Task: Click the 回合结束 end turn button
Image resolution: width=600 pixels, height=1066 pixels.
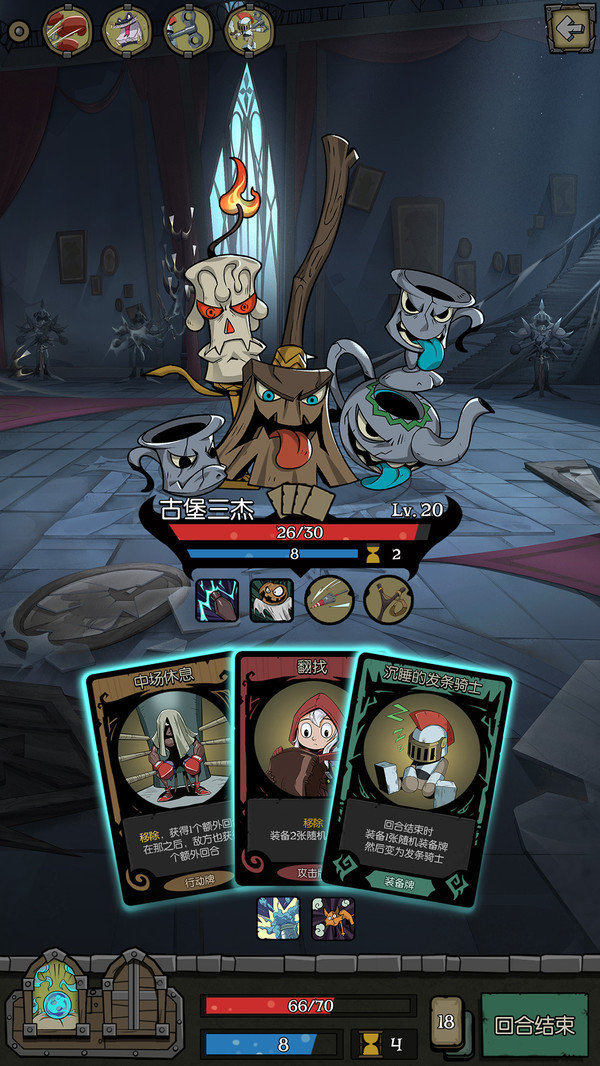Action: click(x=535, y=1025)
